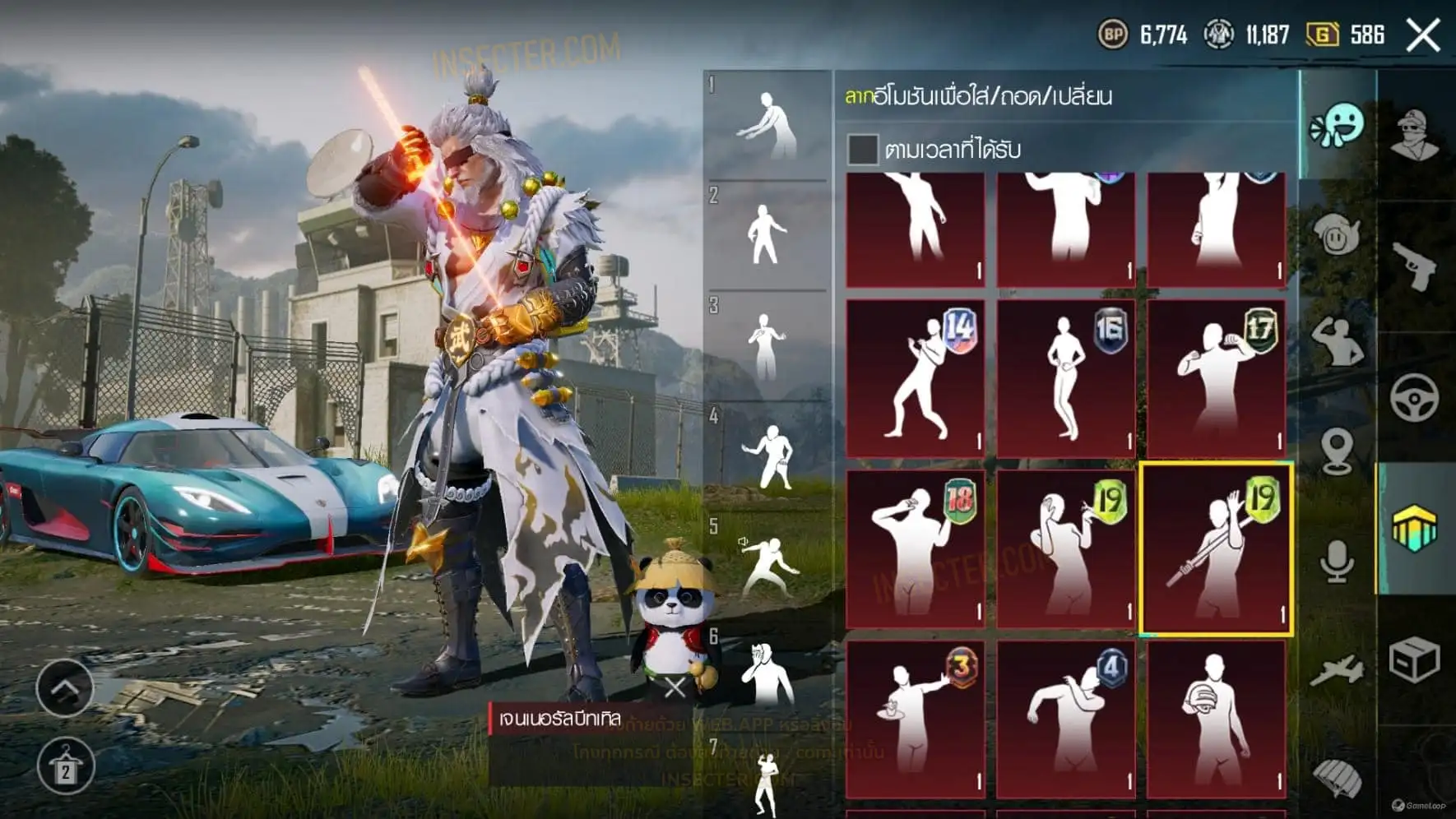Pick the emote with the 17 badge

pos(1216,377)
